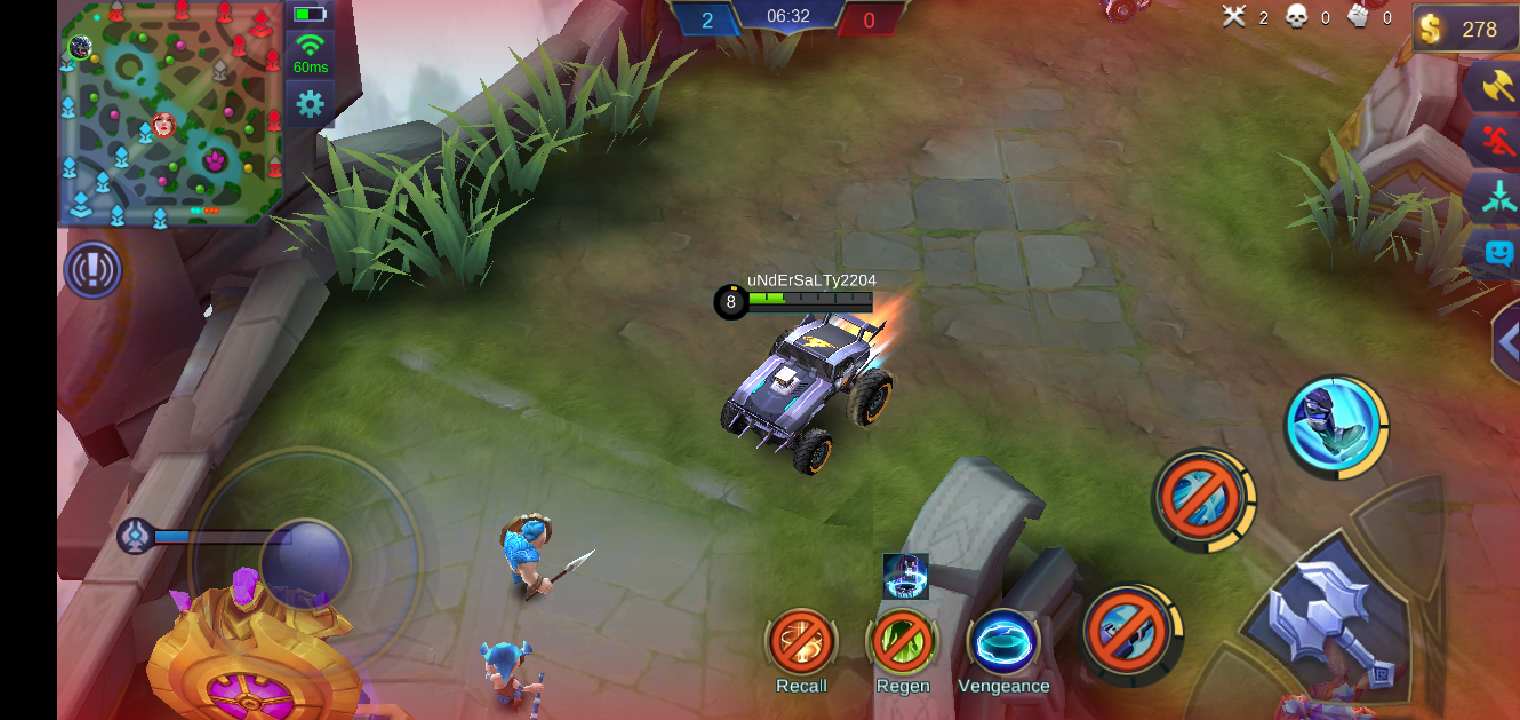The width and height of the screenshot is (1520, 720).
Task: Activate the Recall spell
Action: click(801, 642)
